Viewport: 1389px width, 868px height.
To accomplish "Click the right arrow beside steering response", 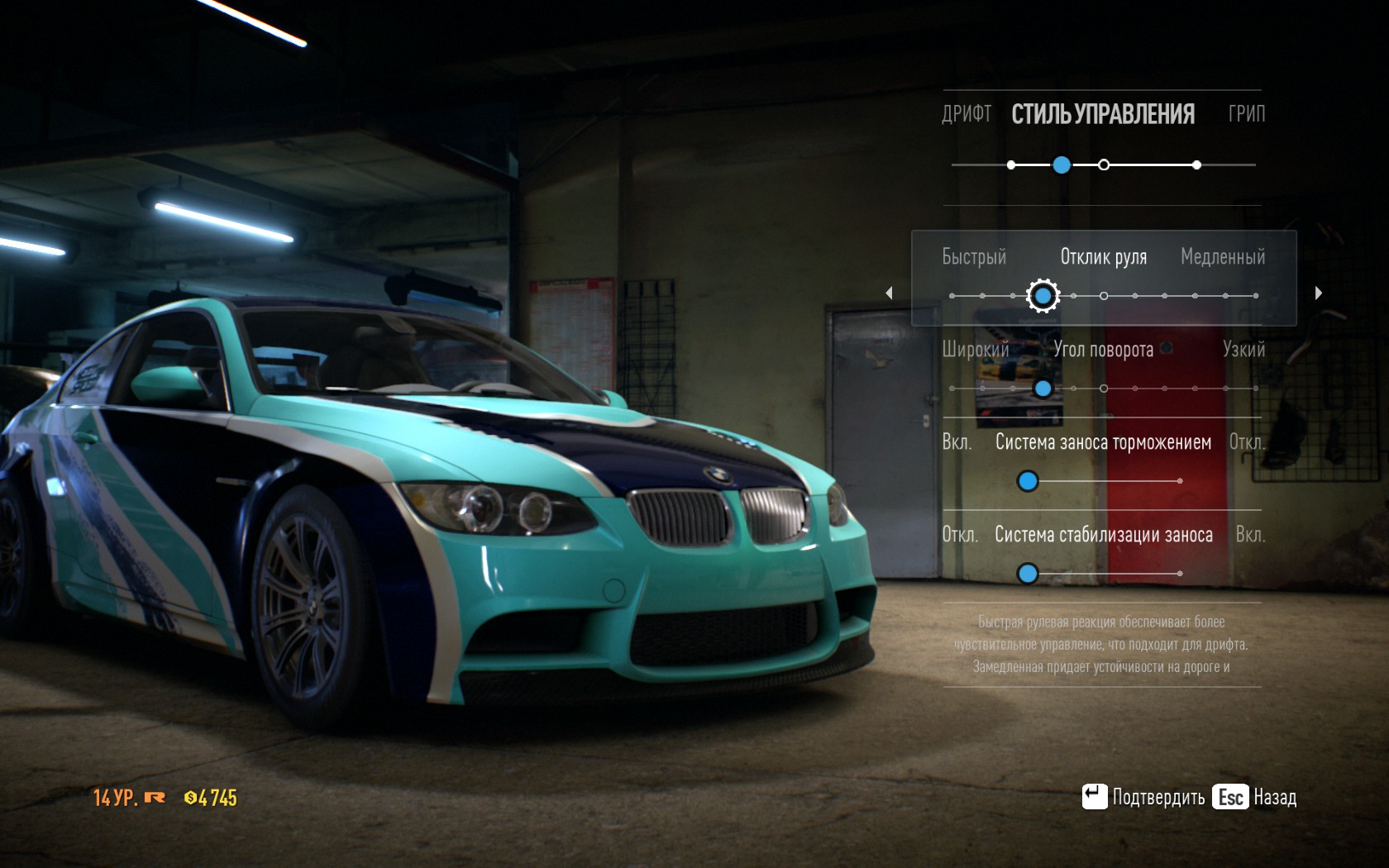I will click(x=1319, y=293).
